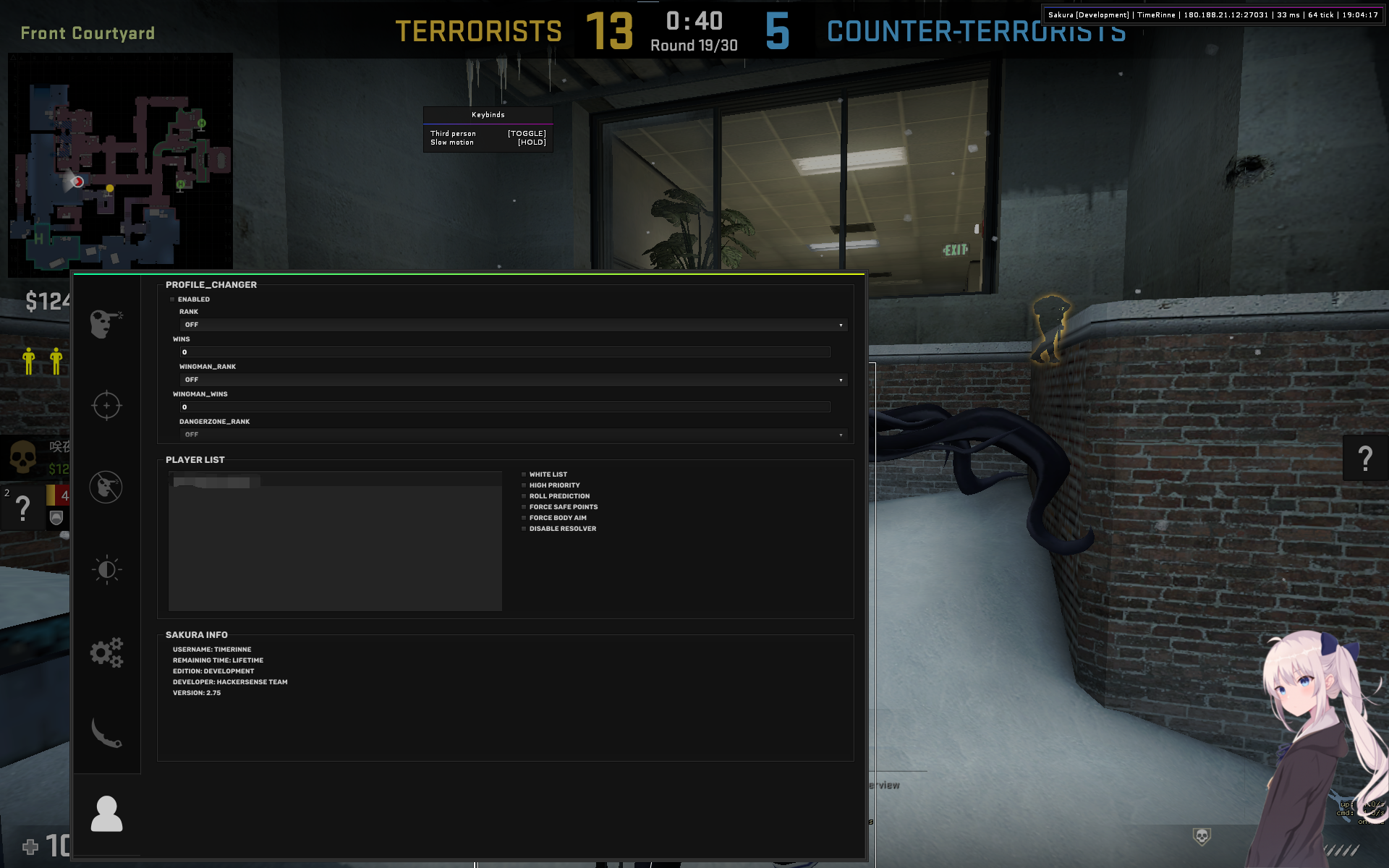
Task: Enable the PROFILE_CHANGER ENABLED checkbox
Action: point(174,299)
